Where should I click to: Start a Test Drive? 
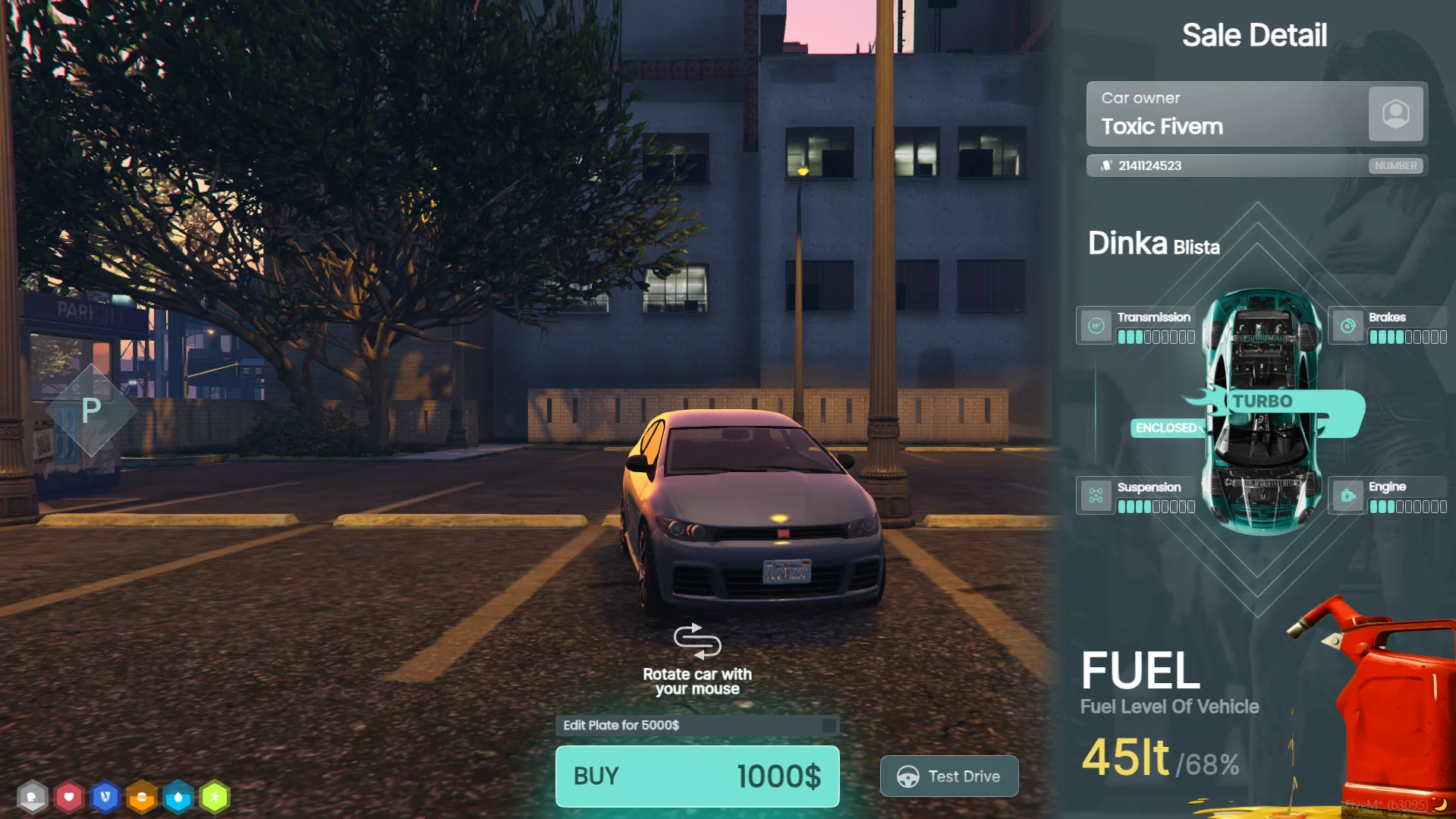pyautogui.click(x=948, y=776)
